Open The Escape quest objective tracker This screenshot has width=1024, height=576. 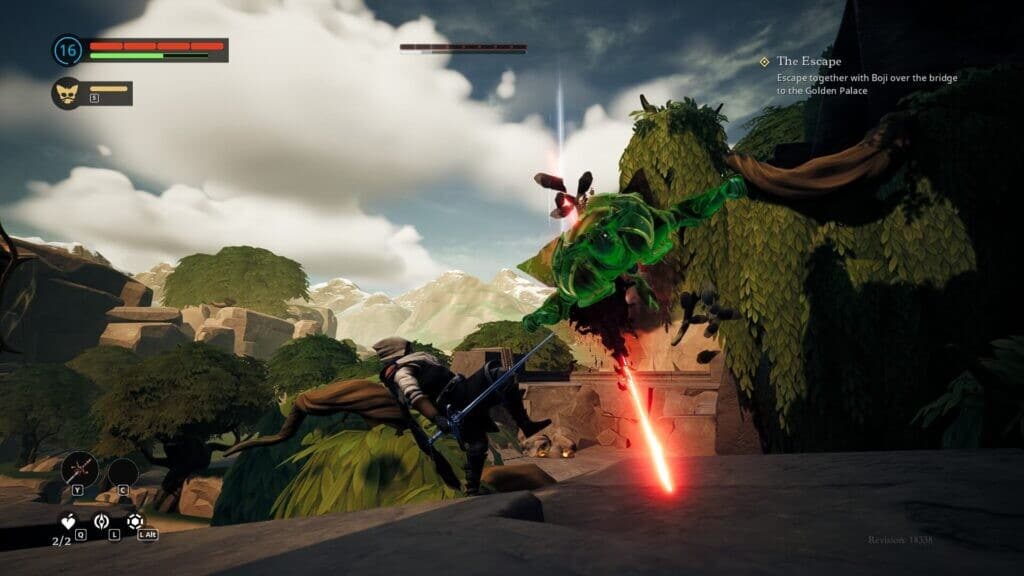click(x=808, y=61)
